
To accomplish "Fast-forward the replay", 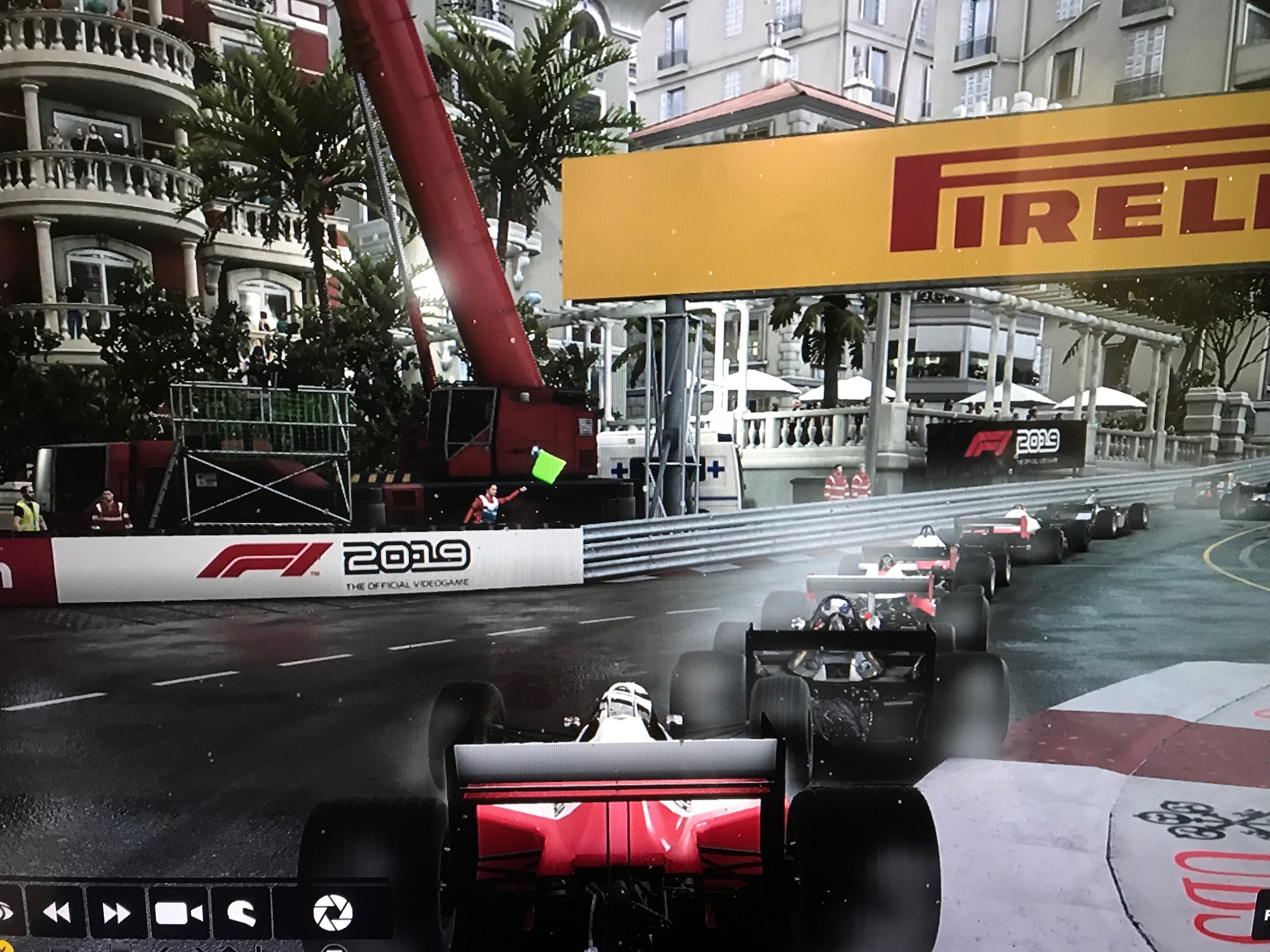I will 116,912.
